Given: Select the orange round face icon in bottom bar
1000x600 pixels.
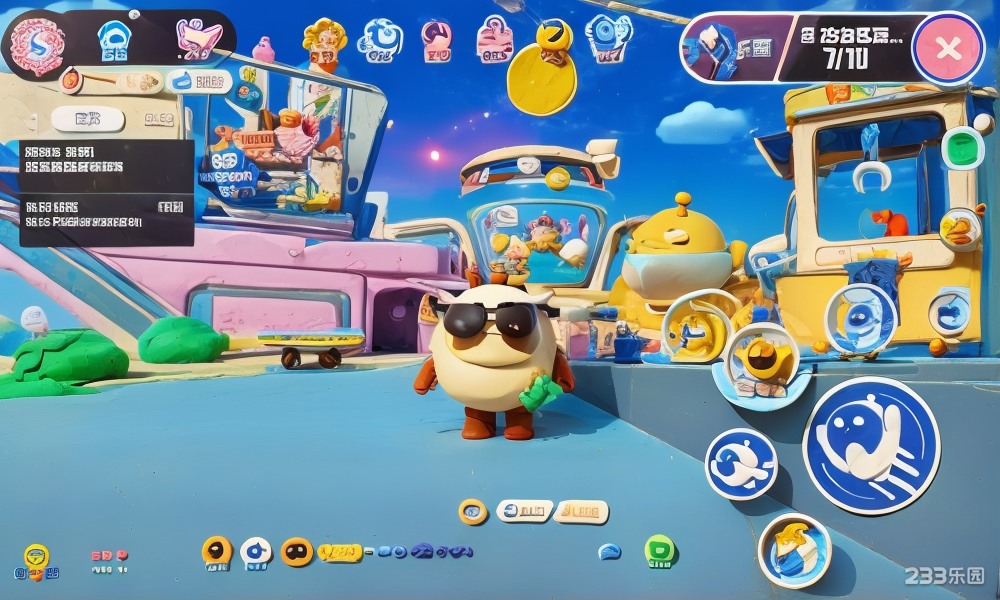Looking at the screenshot, I should coord(297,551).
